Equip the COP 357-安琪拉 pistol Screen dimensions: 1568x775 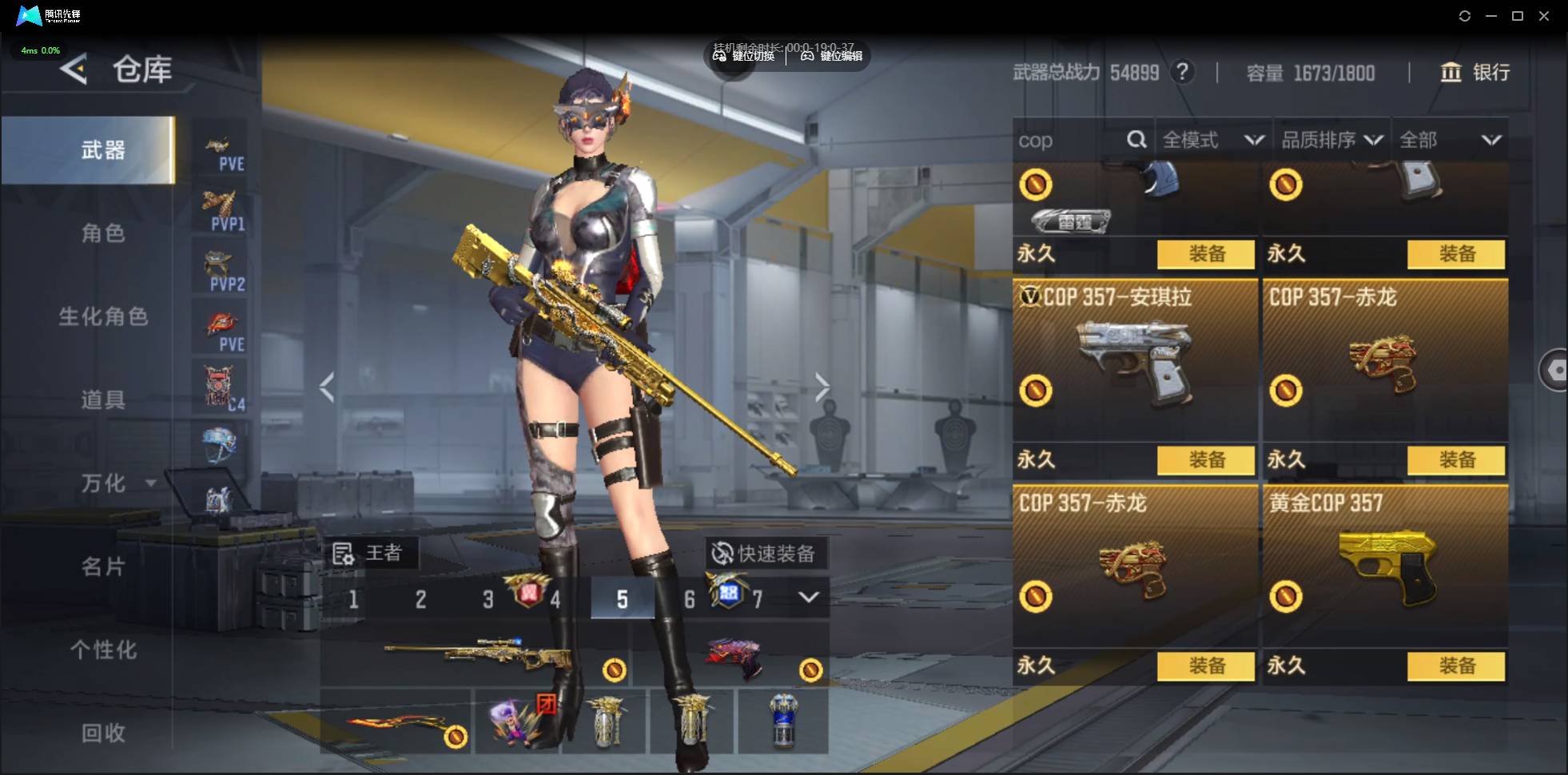coord(1206,459)
